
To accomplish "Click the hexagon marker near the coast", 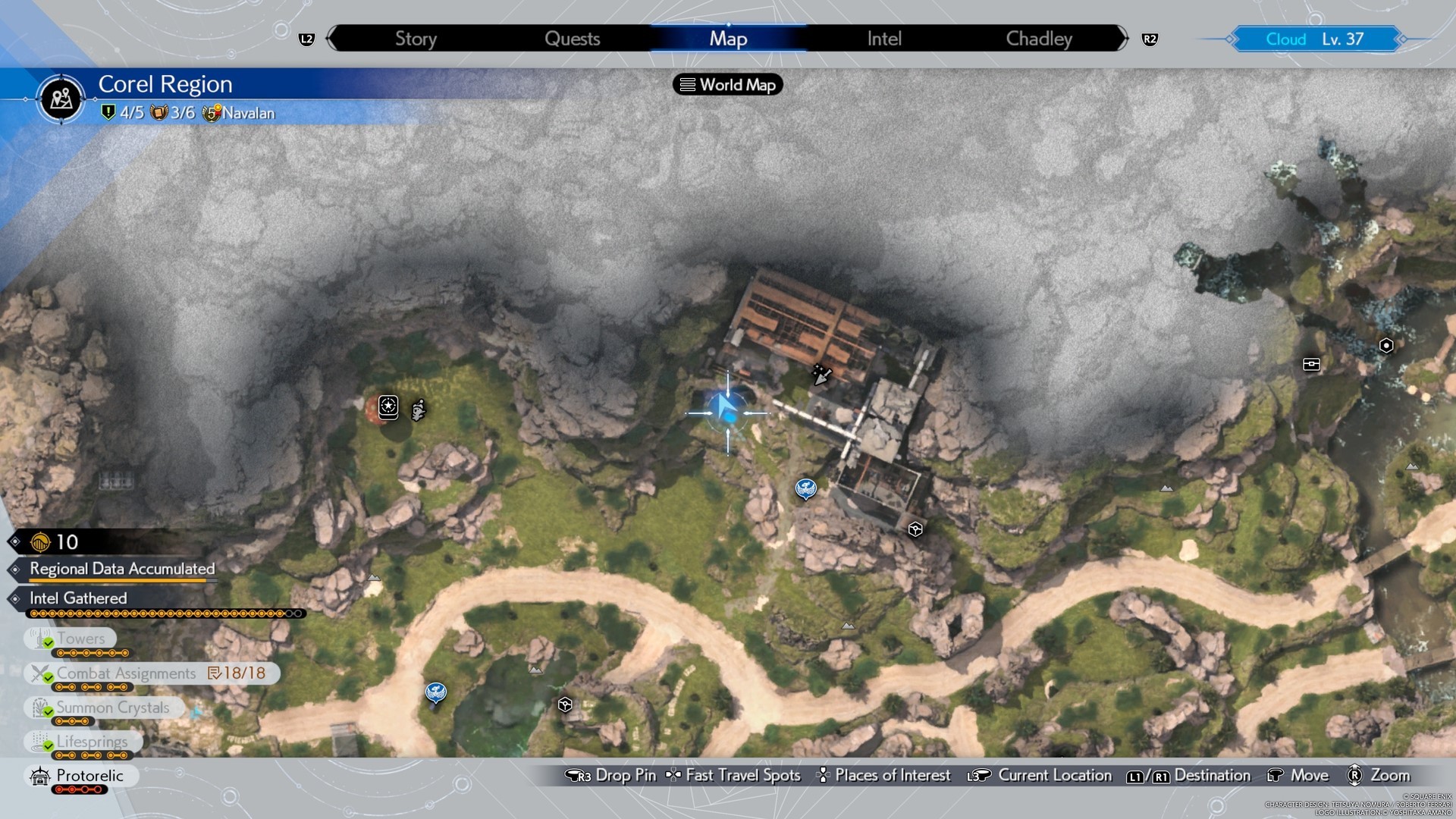I will pyautogui.click(x=1386, y=346).
